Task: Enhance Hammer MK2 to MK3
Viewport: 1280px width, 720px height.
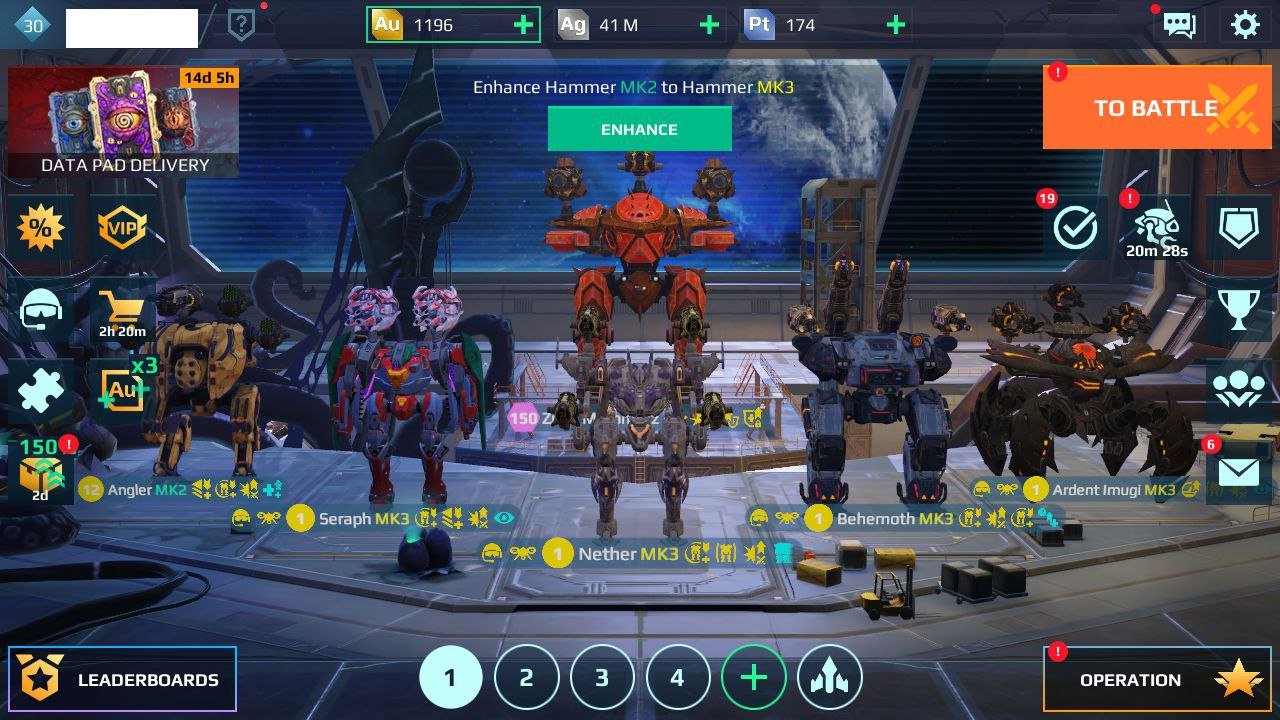Action: pos(639,129)
